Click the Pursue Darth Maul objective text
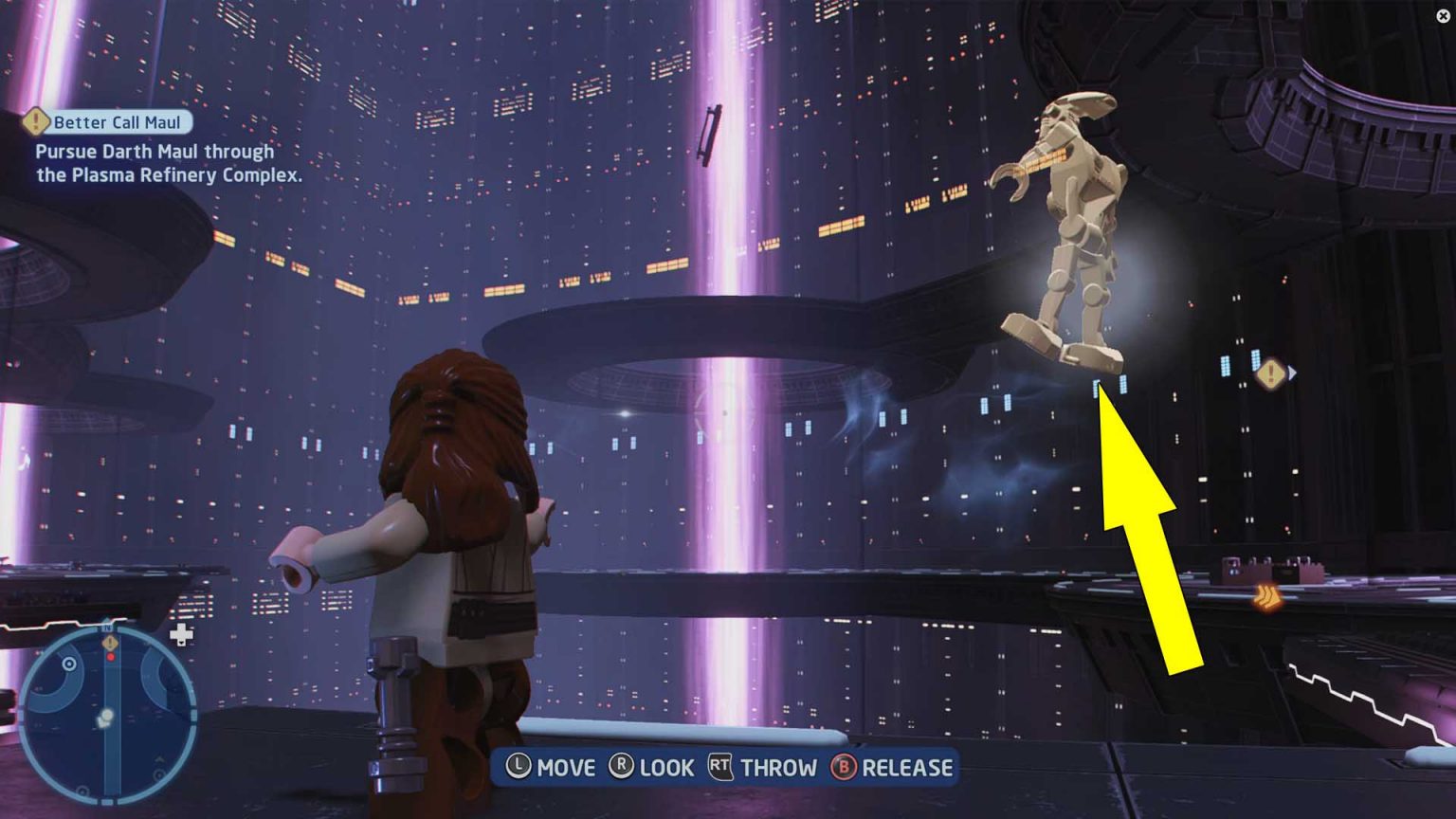 point(155,162)
